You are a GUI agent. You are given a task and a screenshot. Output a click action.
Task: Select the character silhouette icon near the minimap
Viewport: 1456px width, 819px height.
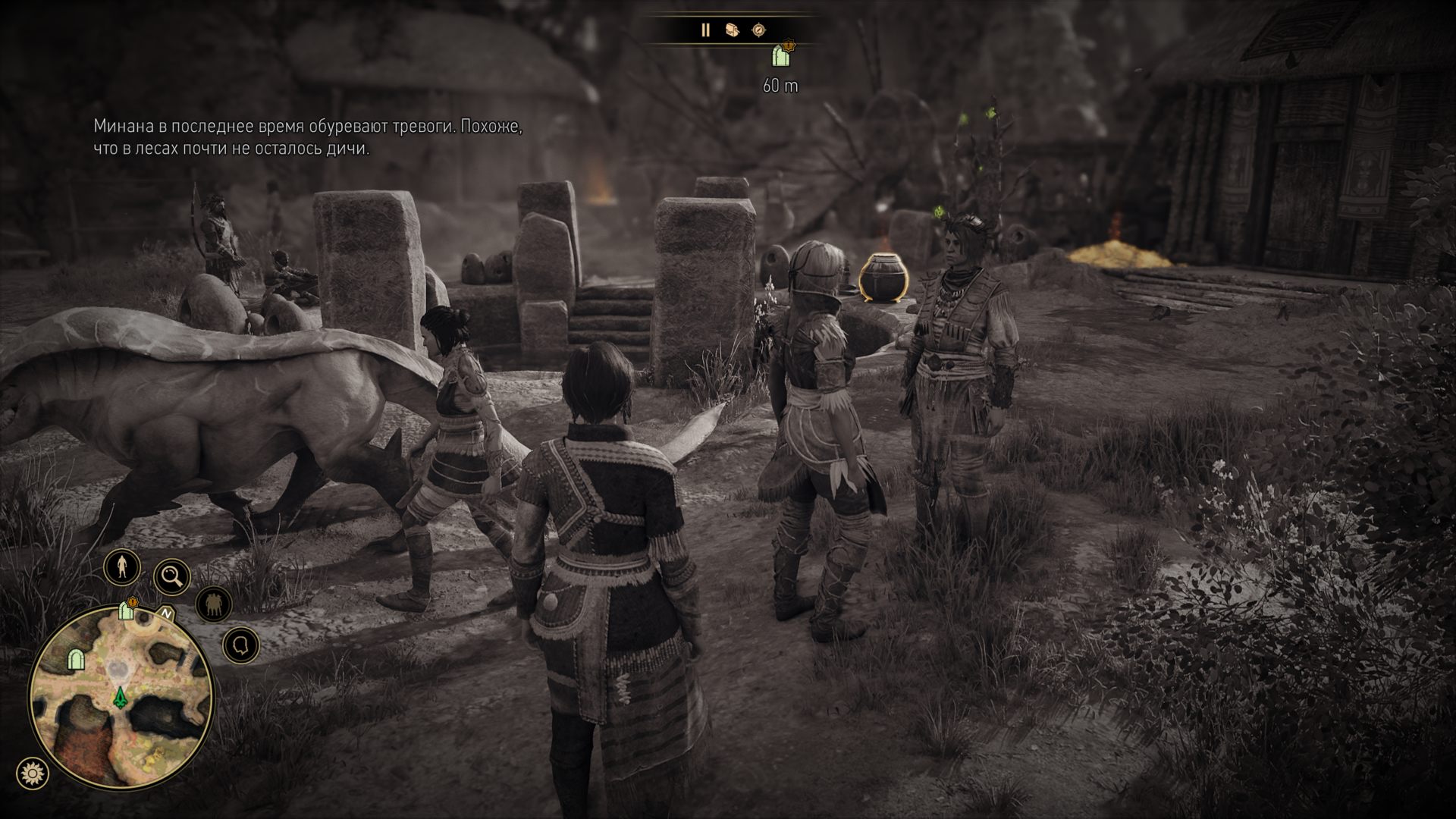coord(121,568)
